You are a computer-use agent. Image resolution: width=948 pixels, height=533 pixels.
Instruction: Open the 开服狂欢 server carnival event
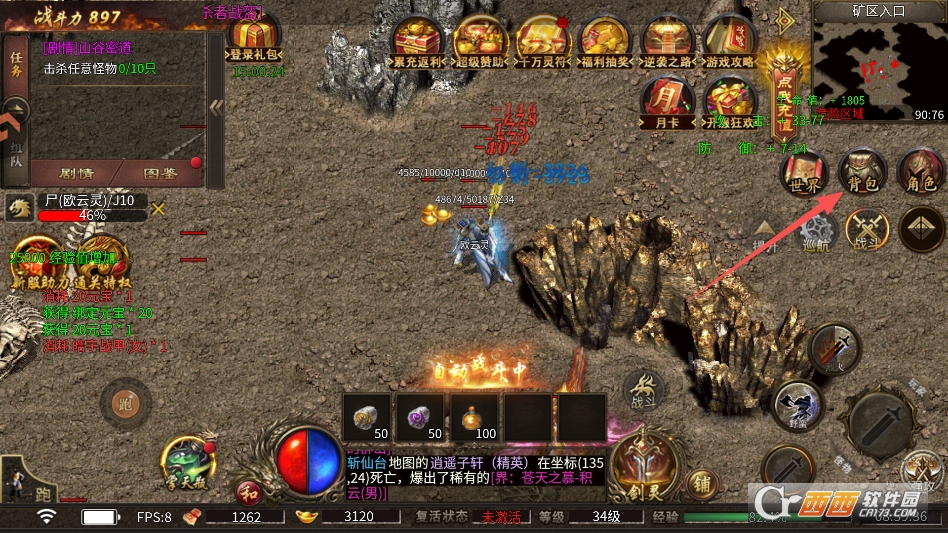(729, 104)
